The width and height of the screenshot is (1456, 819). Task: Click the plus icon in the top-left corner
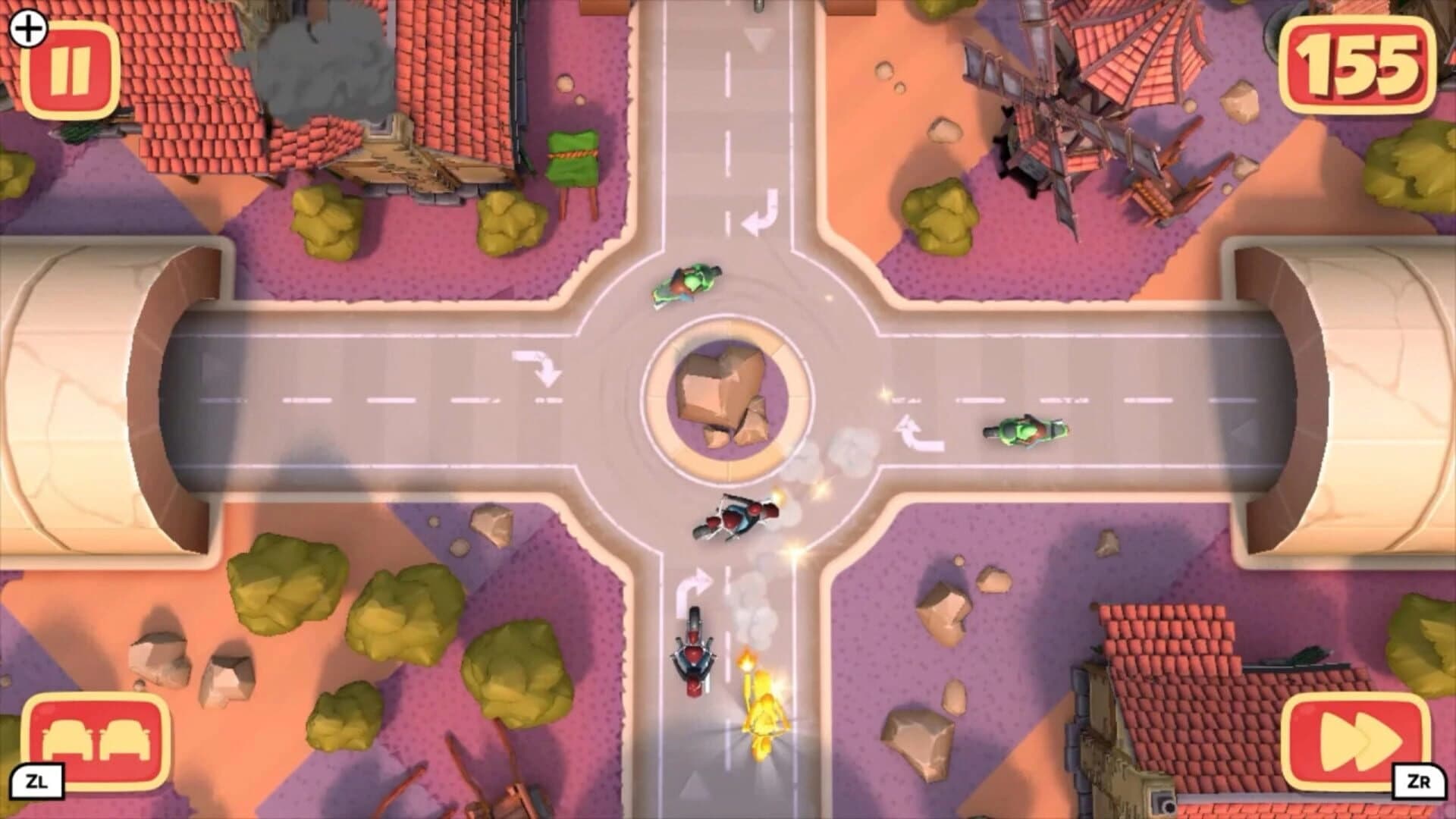[29, 31]
